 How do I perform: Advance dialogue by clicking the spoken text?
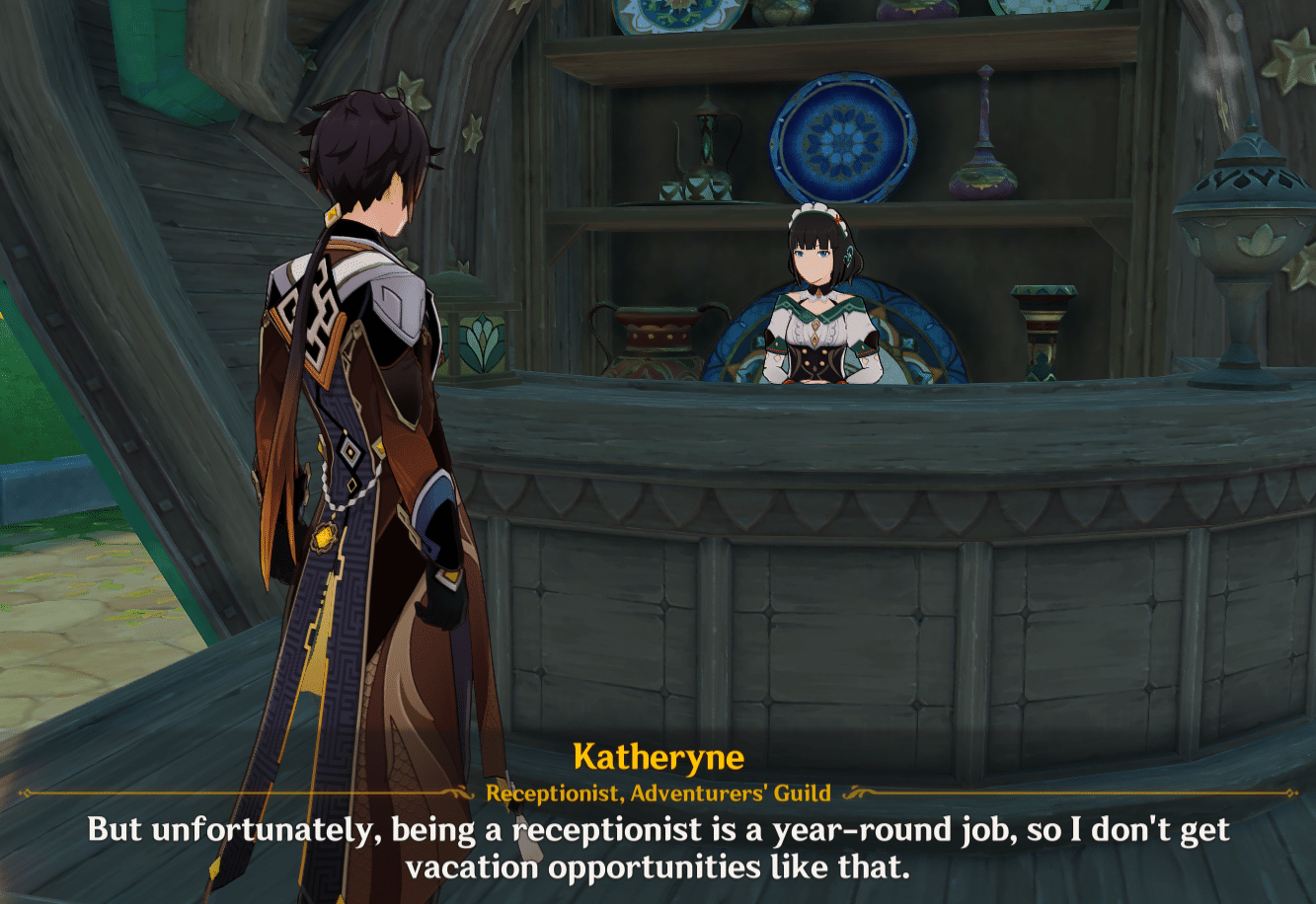(x=658, y=832)
